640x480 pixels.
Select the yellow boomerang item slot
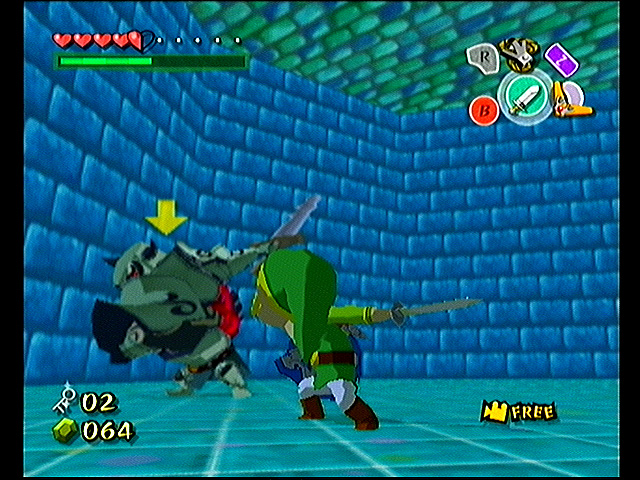(x=573, y=98)
